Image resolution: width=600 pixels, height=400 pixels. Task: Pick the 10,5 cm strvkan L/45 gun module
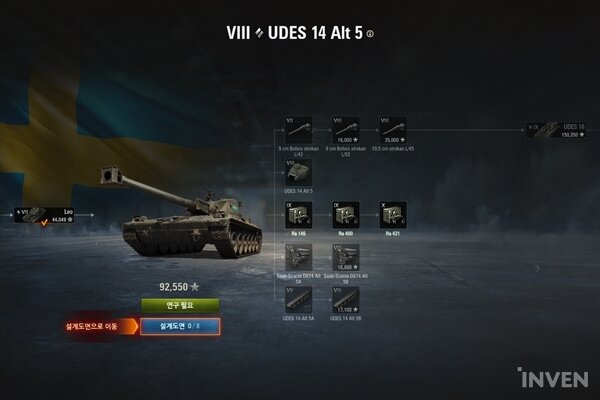(x=392, y=128)
